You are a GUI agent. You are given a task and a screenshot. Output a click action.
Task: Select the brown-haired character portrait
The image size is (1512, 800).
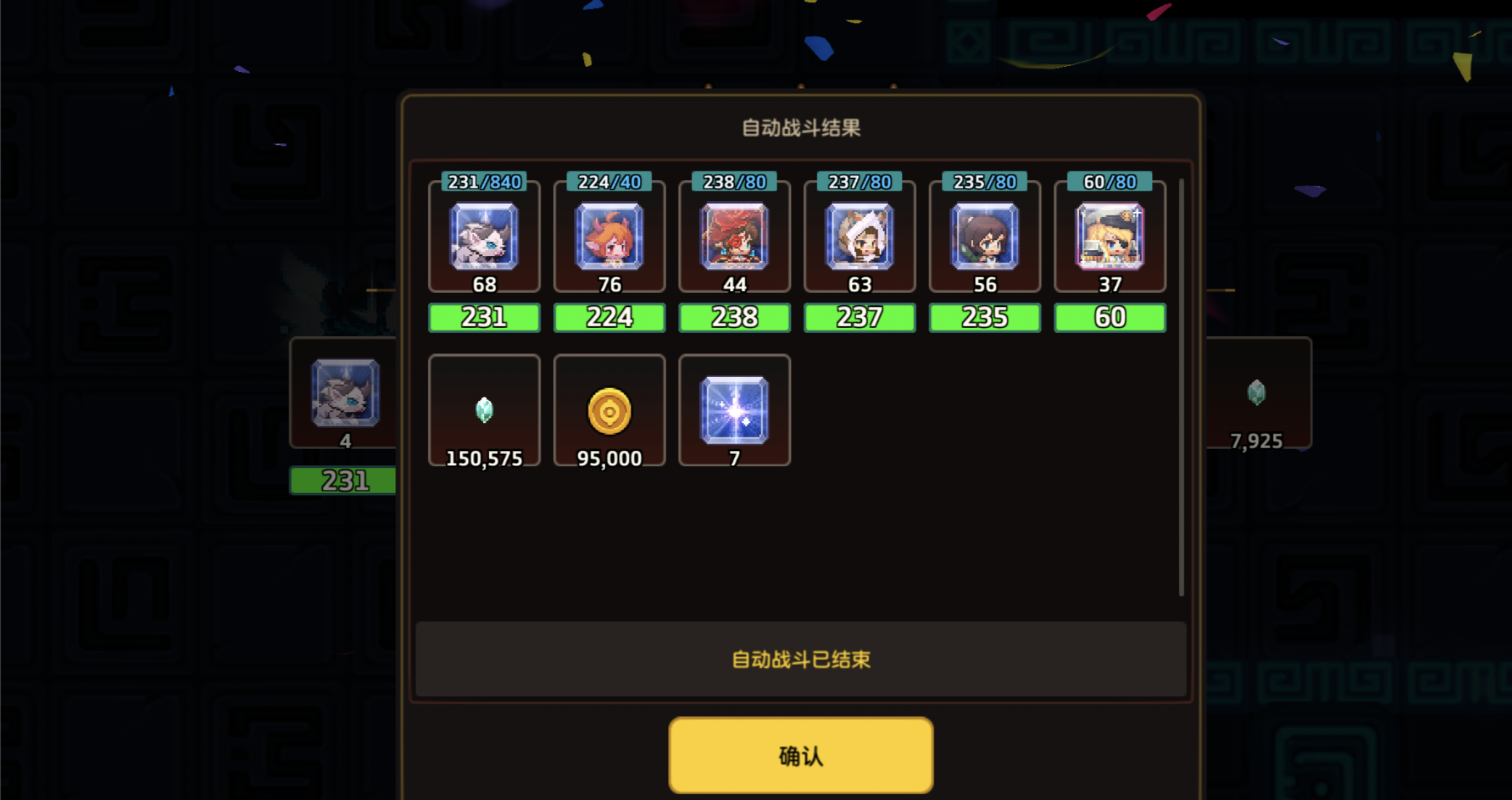click(984, 239)
